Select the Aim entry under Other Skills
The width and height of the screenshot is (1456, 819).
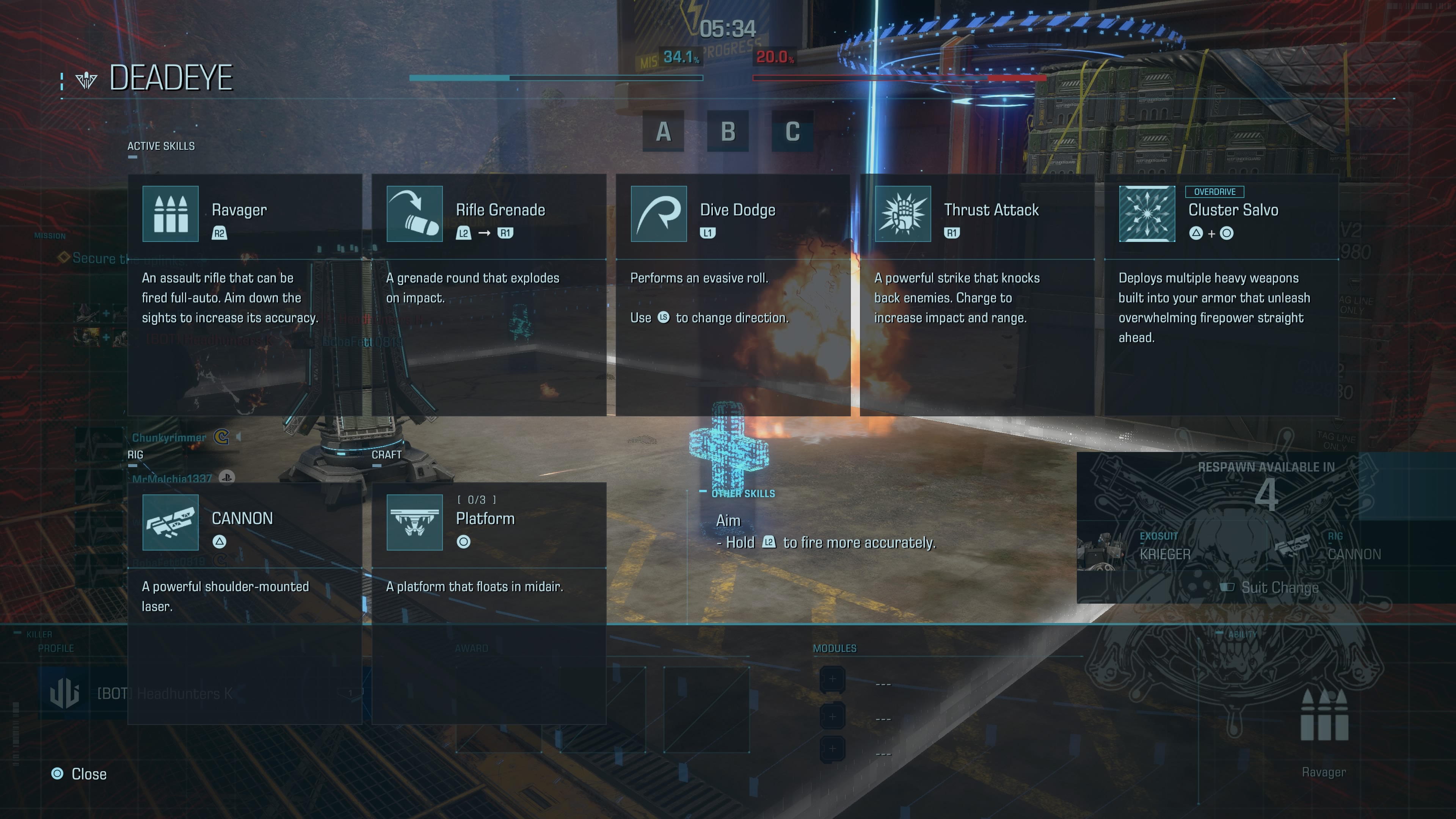tap(728, 521)
